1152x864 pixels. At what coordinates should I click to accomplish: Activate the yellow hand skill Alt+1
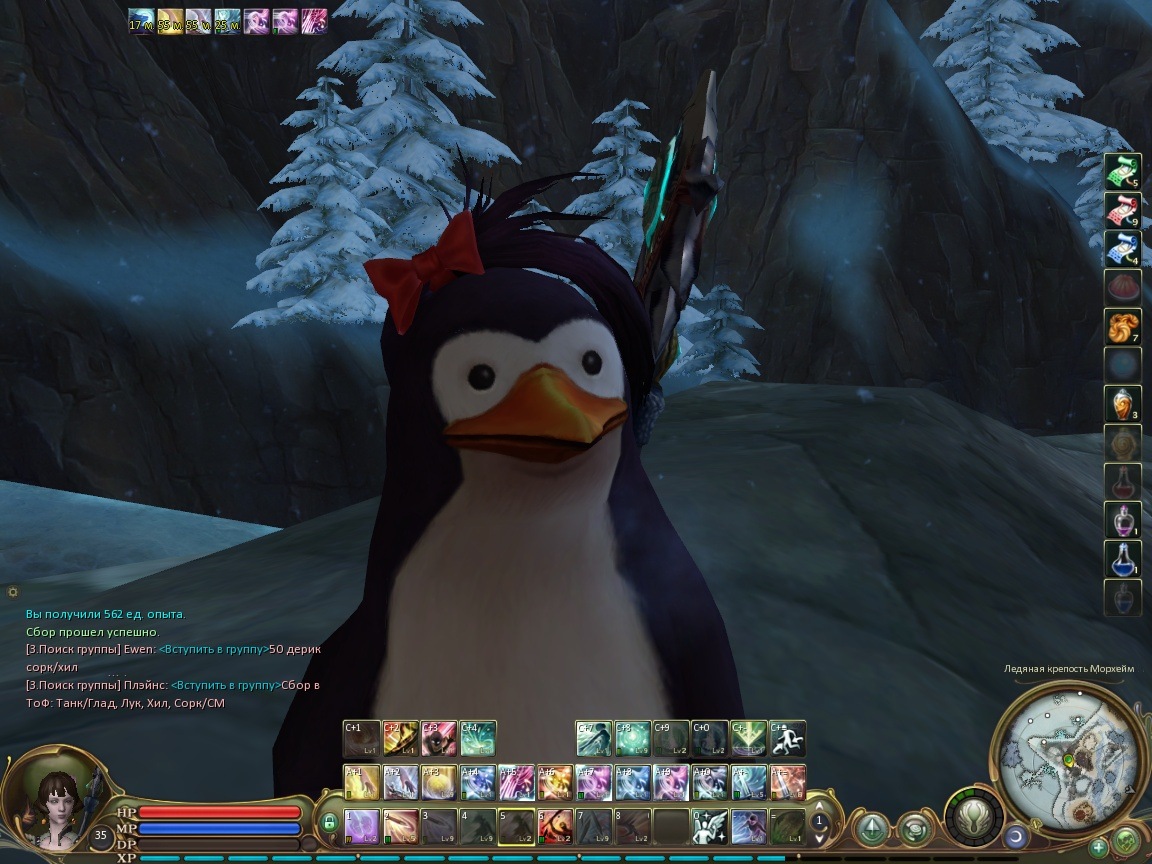pos(361,782)
